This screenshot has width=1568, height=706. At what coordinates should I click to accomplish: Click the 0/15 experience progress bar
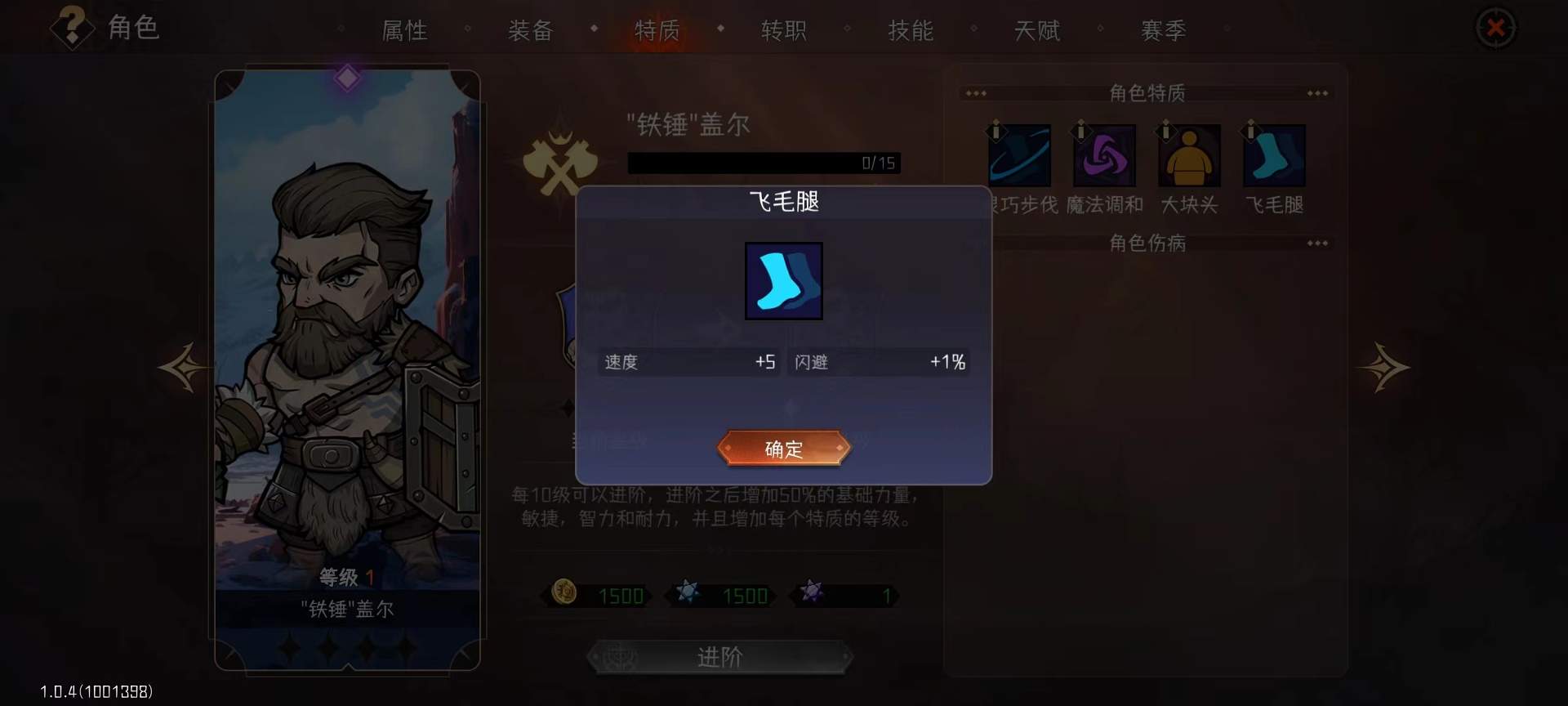(x=764, y=163)
